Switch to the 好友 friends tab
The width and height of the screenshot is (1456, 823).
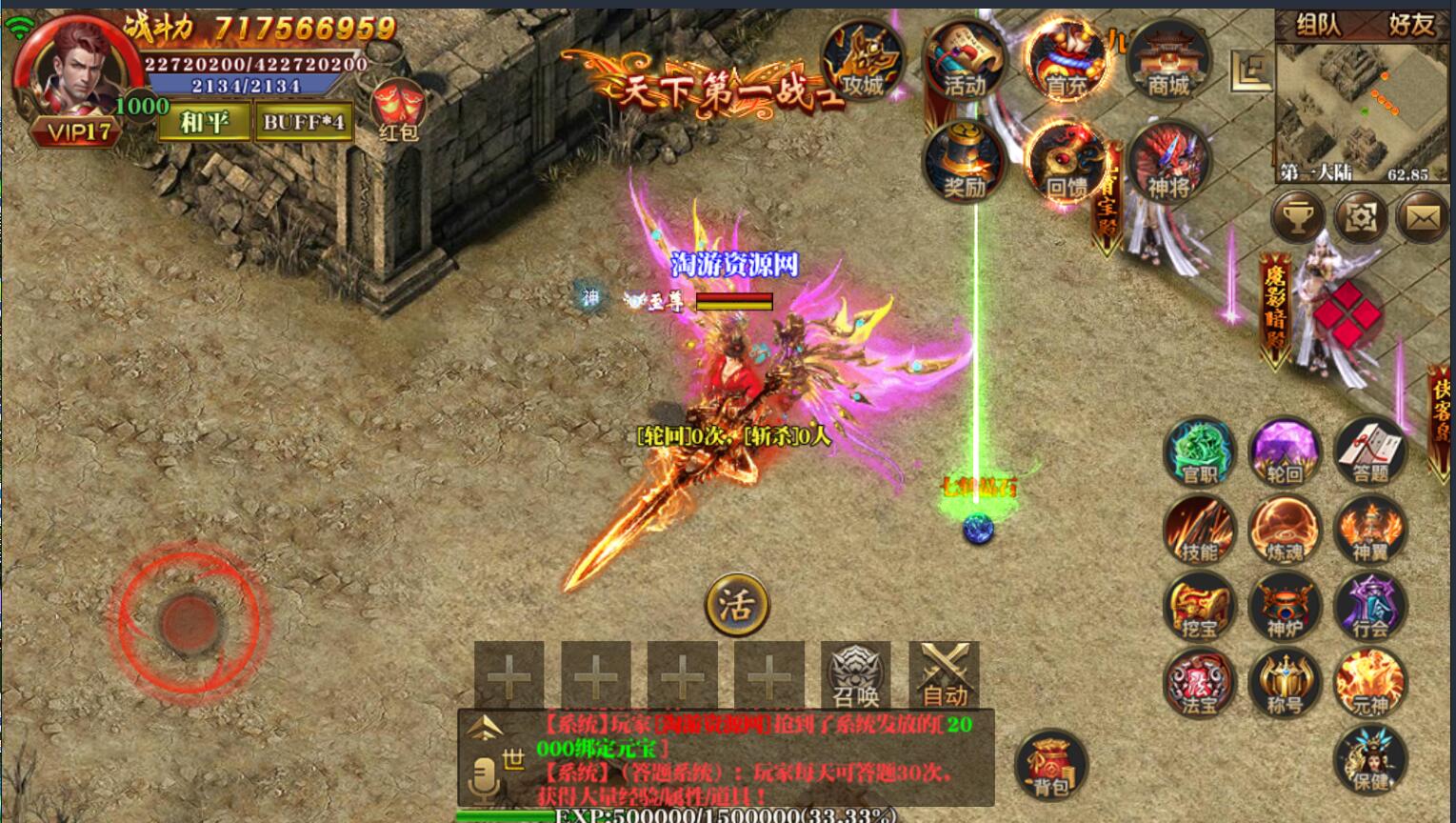point(1410,25)
